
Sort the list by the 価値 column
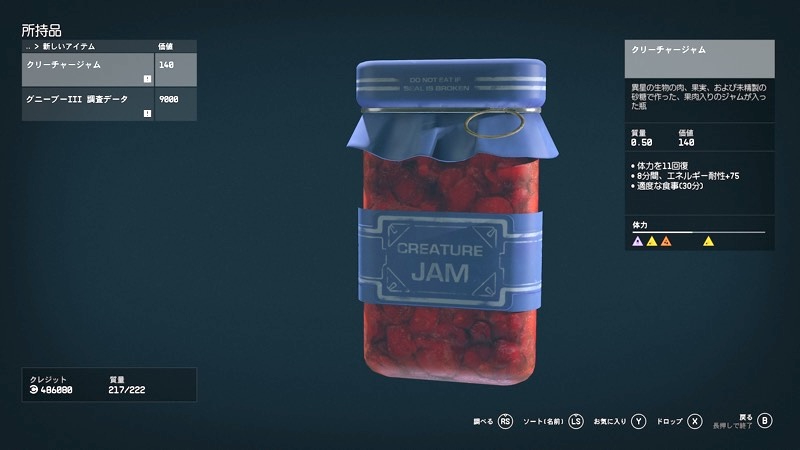pyautogui.click(x=167, y=46)
